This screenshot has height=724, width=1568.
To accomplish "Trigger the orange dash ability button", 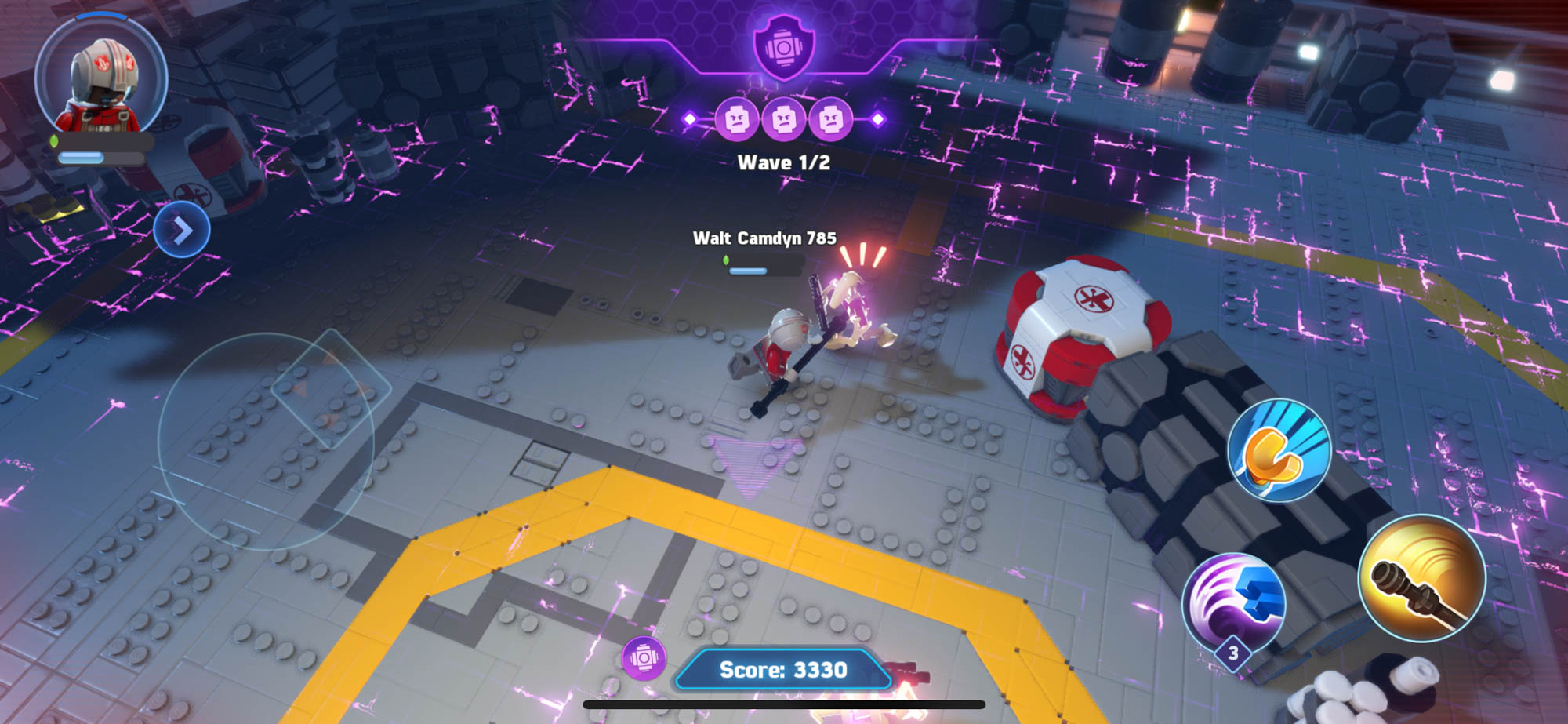I will pyautogui.click(x=1279, y=450).
